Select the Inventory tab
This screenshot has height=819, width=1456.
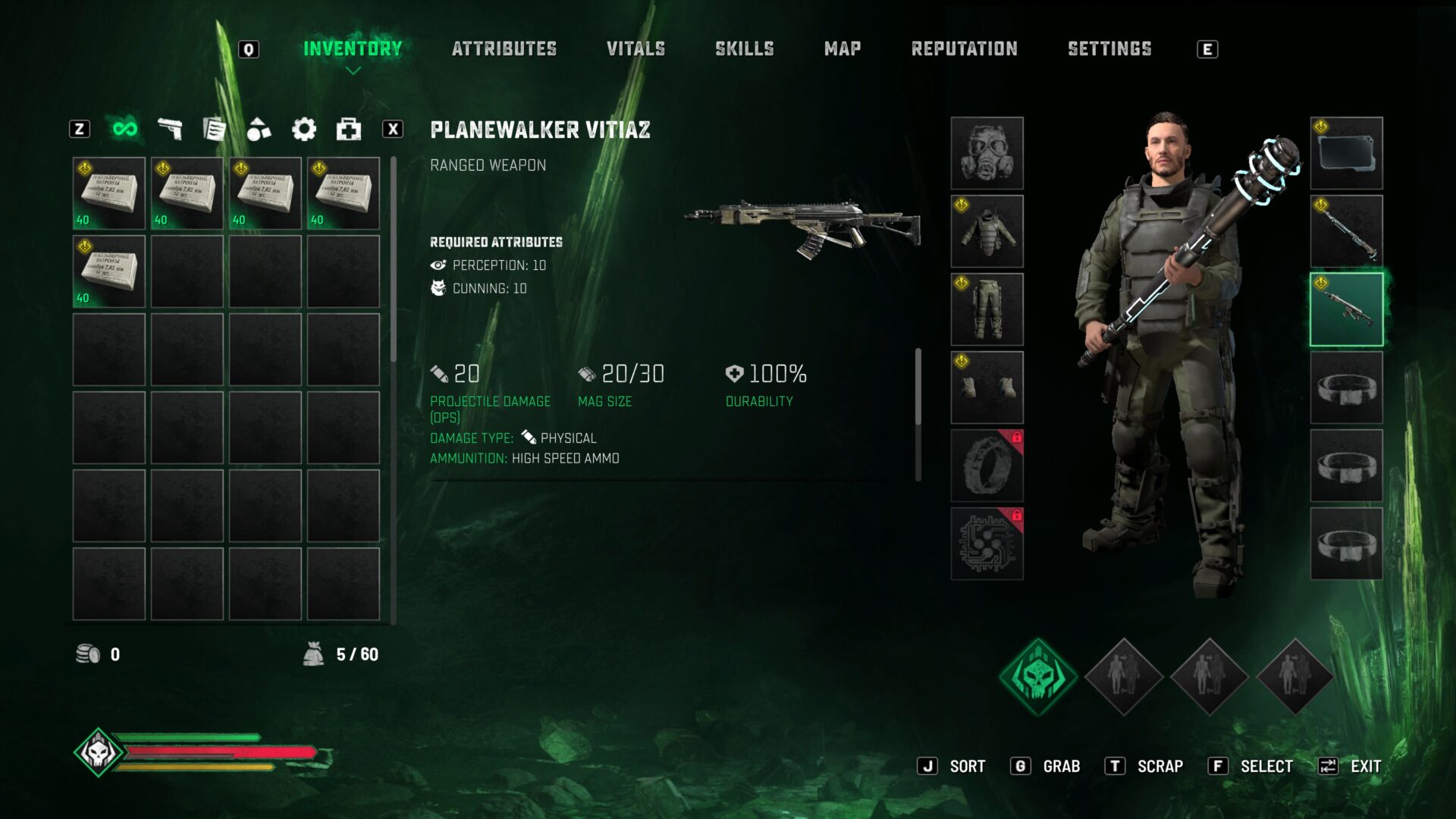coord(353,49)
